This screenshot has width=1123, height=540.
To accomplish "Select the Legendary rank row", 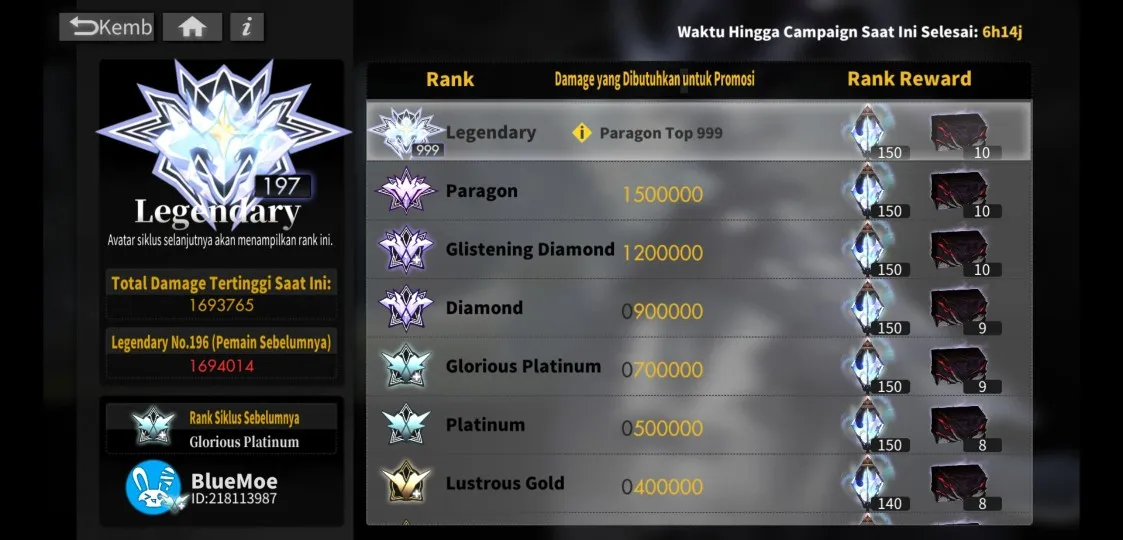I will pos(698,132).
